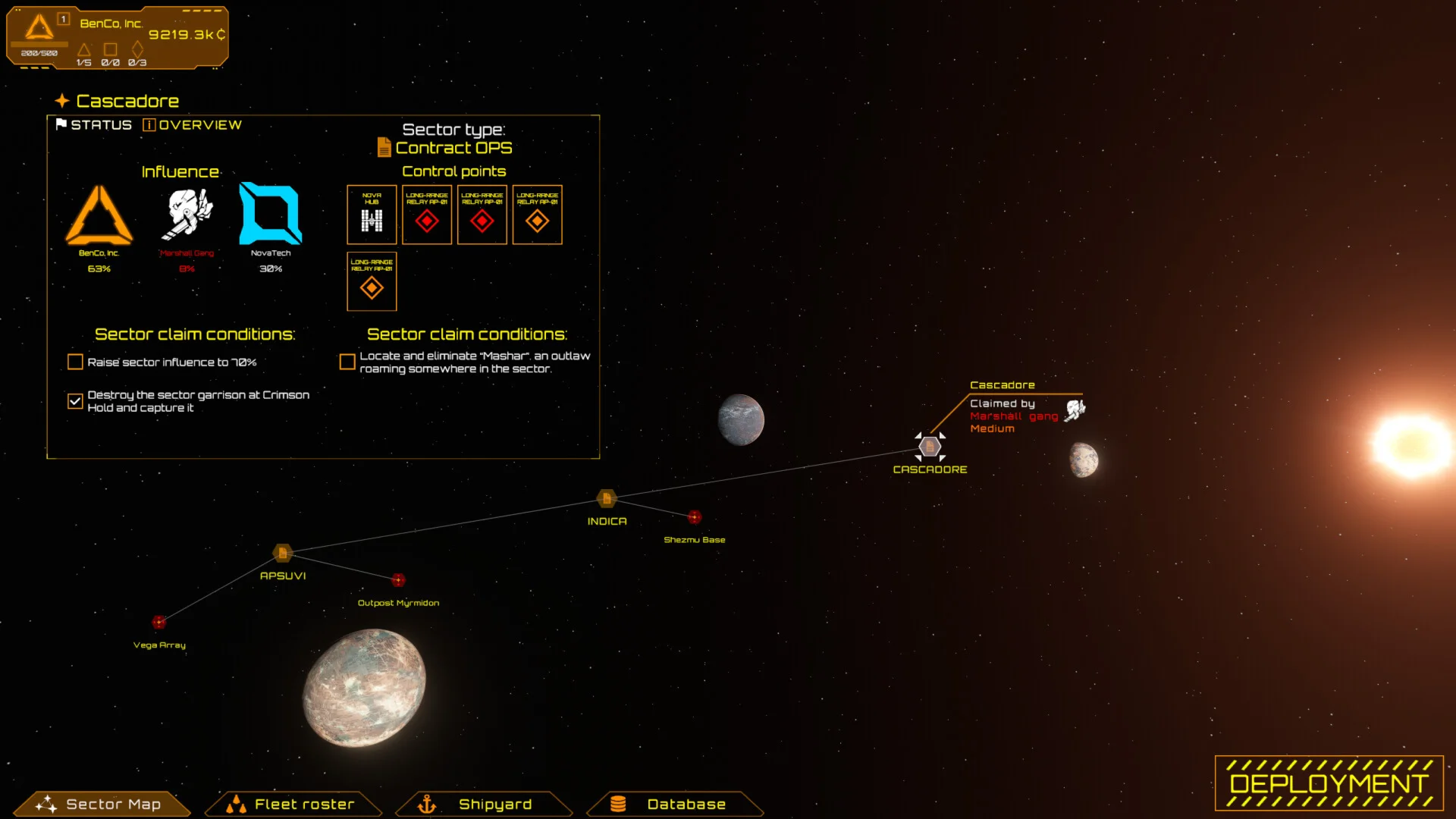Click the DEPLOYMENT button
Screen dimensions: 1456x819
click(x=1329, y=783)
